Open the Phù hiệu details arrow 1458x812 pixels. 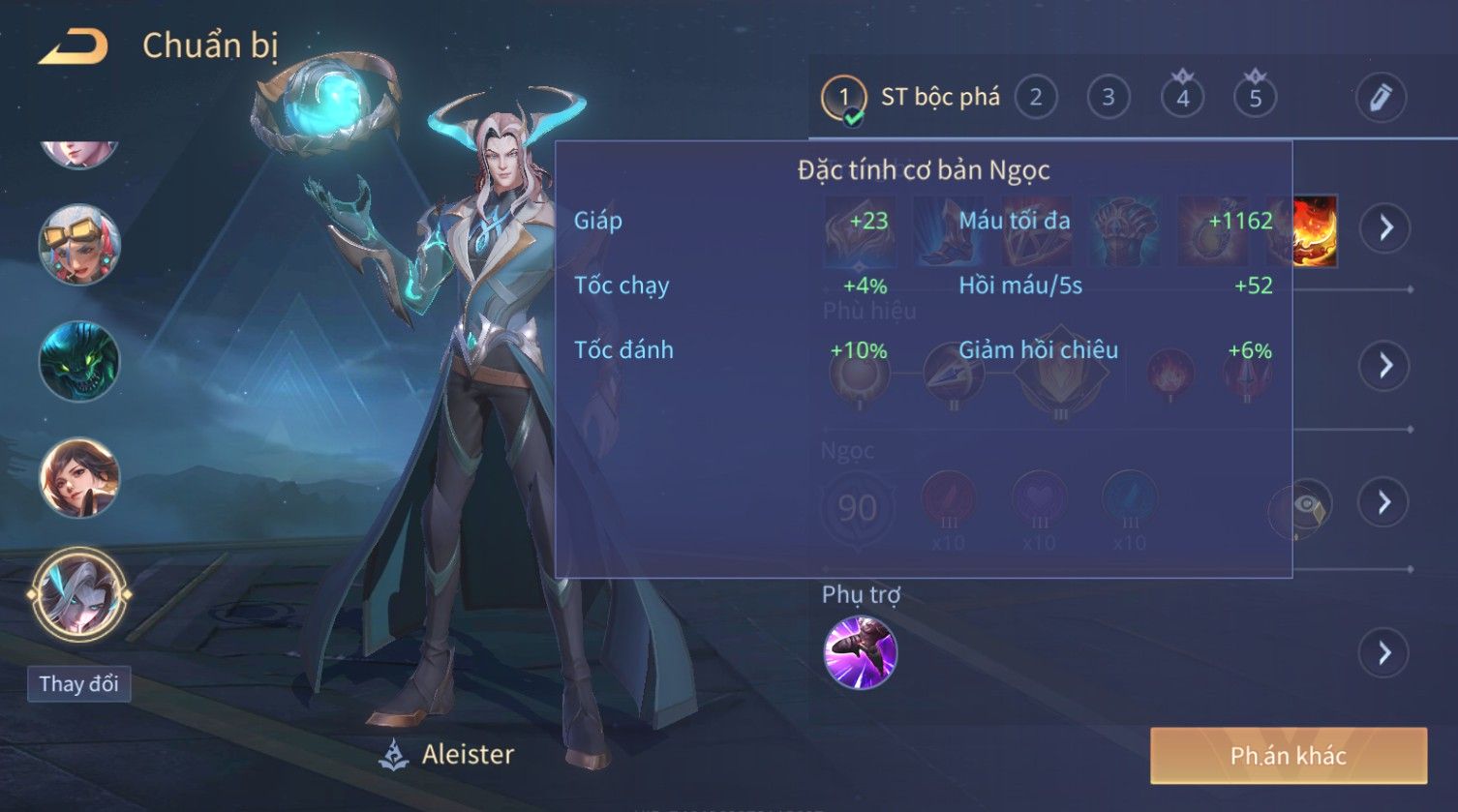(1385, 365)
